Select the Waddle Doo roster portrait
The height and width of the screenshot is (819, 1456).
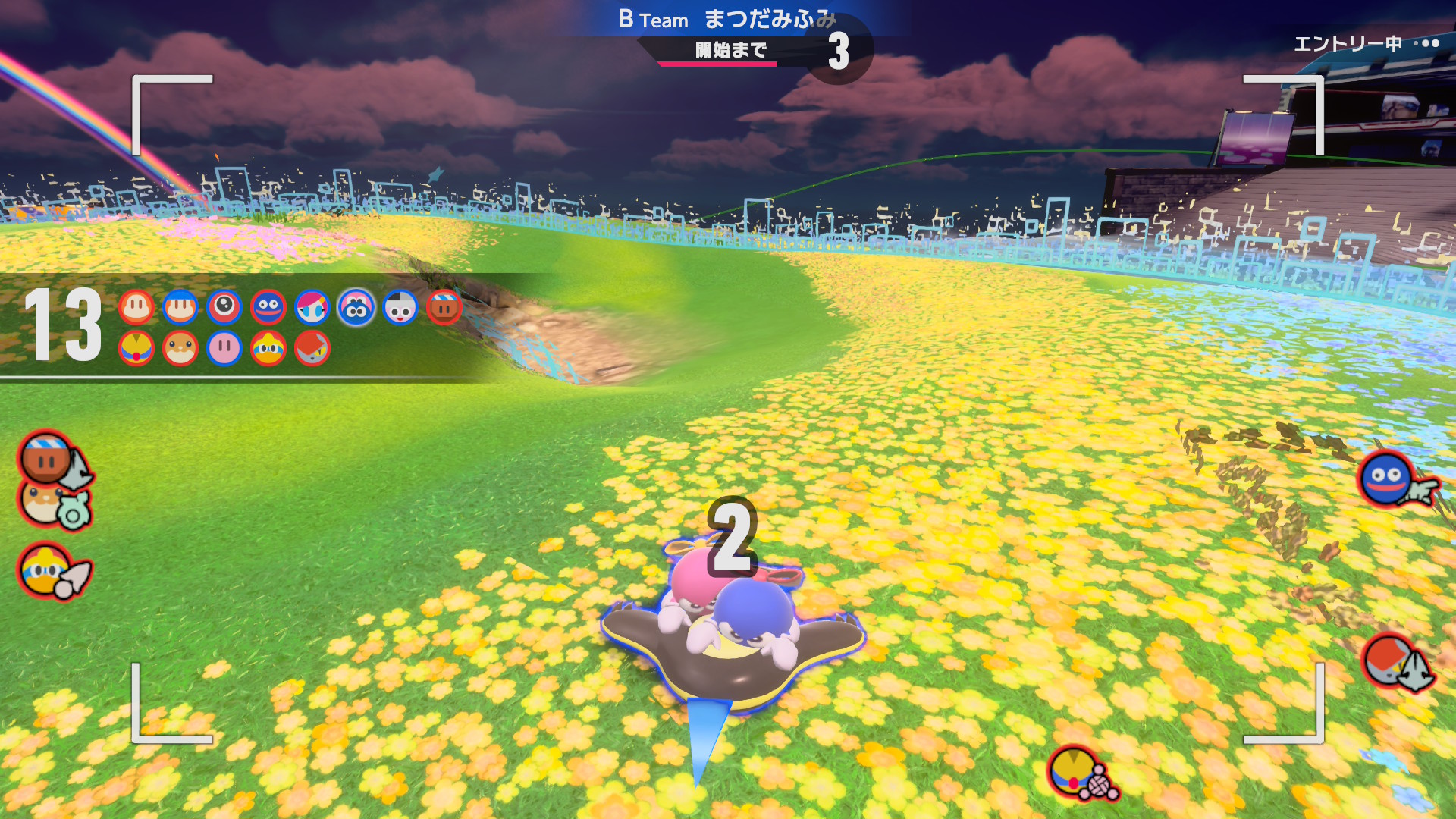[224, 307]
